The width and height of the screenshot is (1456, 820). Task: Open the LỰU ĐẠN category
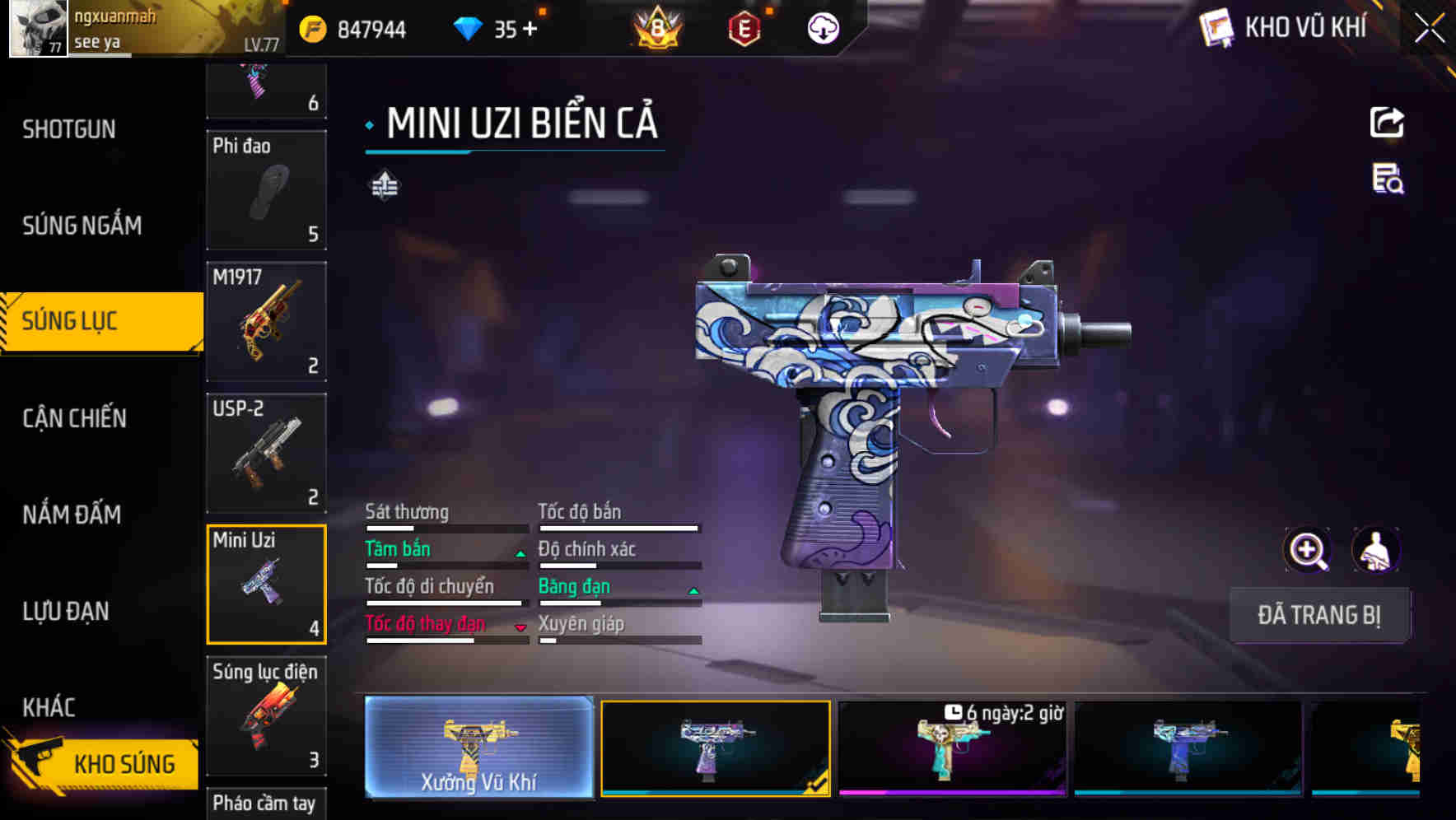(66, 611)
